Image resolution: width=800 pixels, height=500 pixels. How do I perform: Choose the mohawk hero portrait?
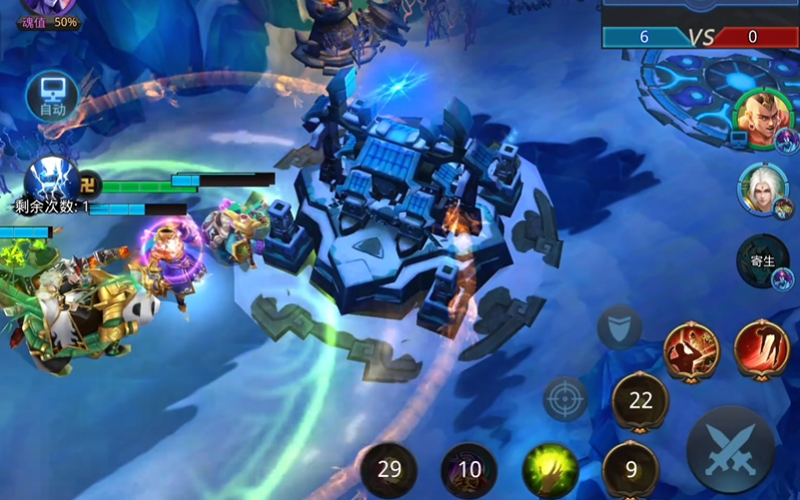point(759,115)
